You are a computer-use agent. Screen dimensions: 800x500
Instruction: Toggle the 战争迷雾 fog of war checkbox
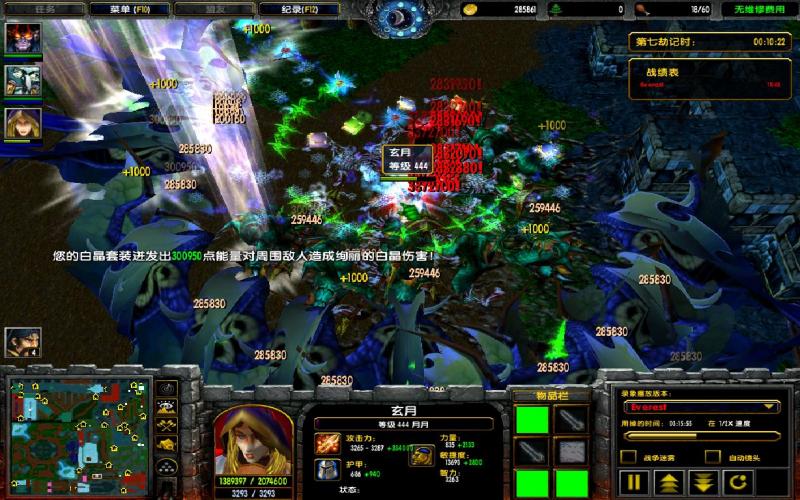(629, 457)
